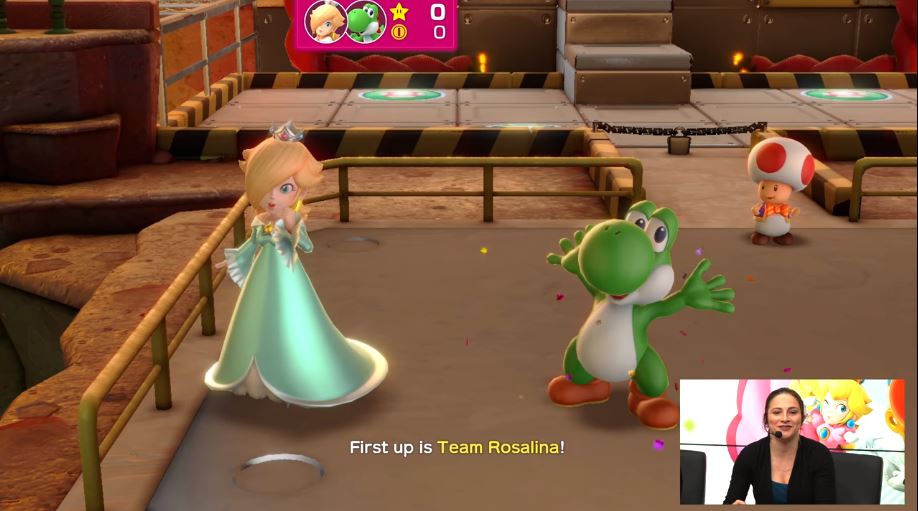Select Yoshi's portrait in the team panel
Viewport: 918px width, 511px height.
[365, 21]
